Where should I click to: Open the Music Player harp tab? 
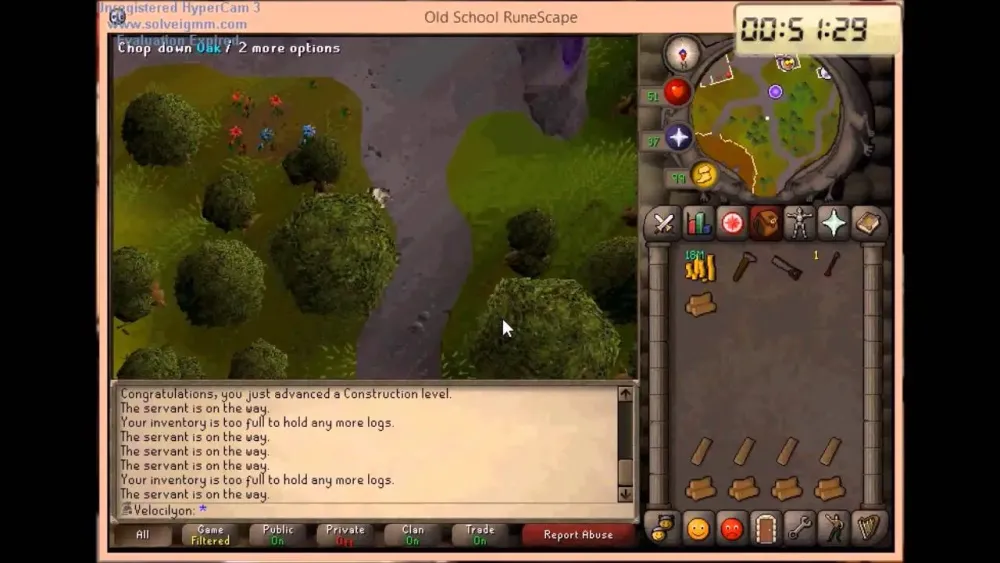click(x=867, y=527)
